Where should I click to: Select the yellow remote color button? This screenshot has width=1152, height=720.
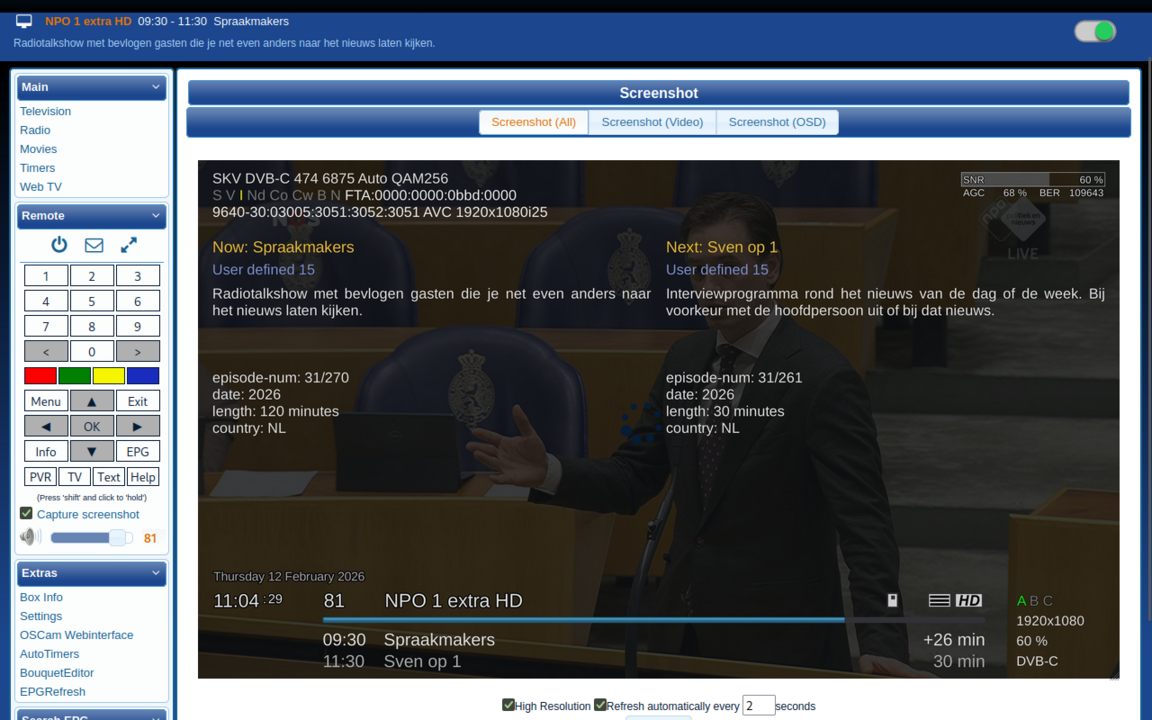(x=108, y=376)
